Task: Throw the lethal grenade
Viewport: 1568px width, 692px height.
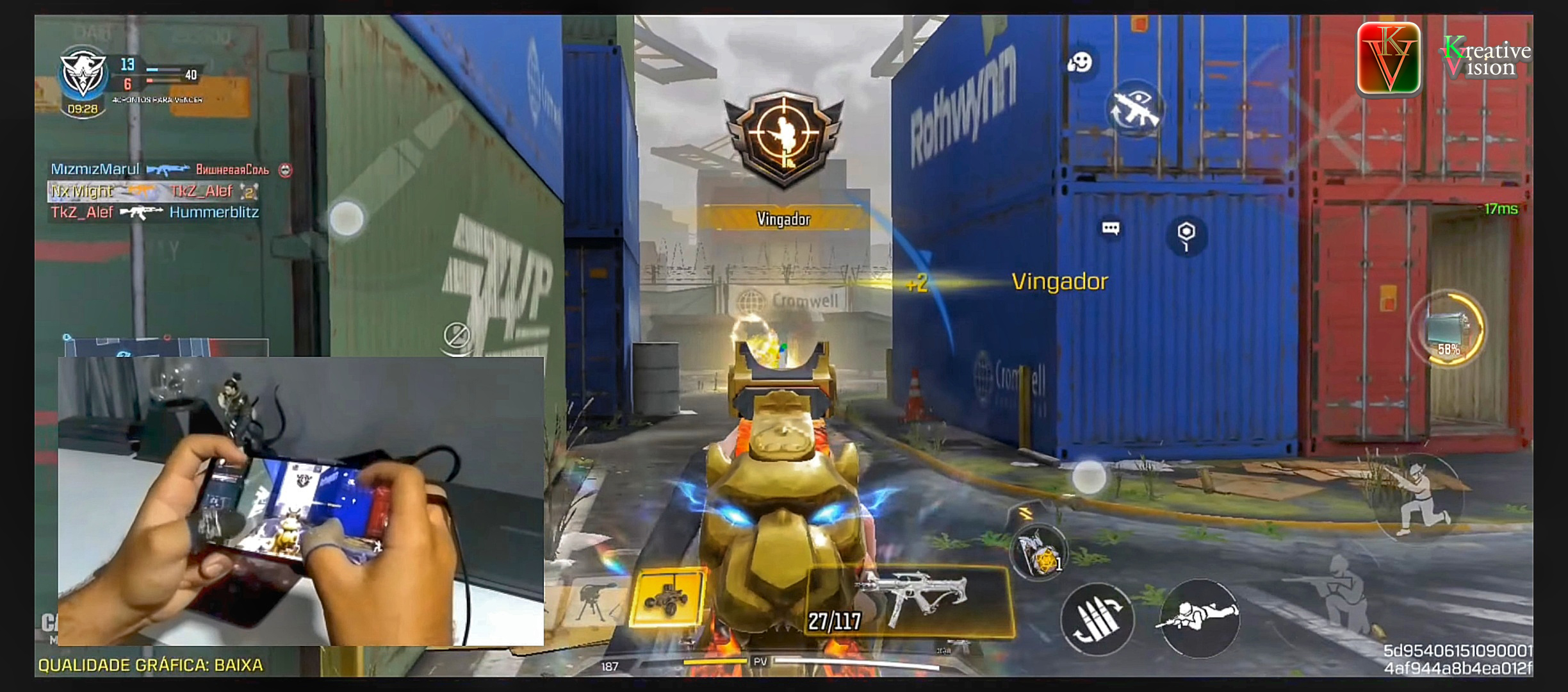Action: (x=1038, y=551)
